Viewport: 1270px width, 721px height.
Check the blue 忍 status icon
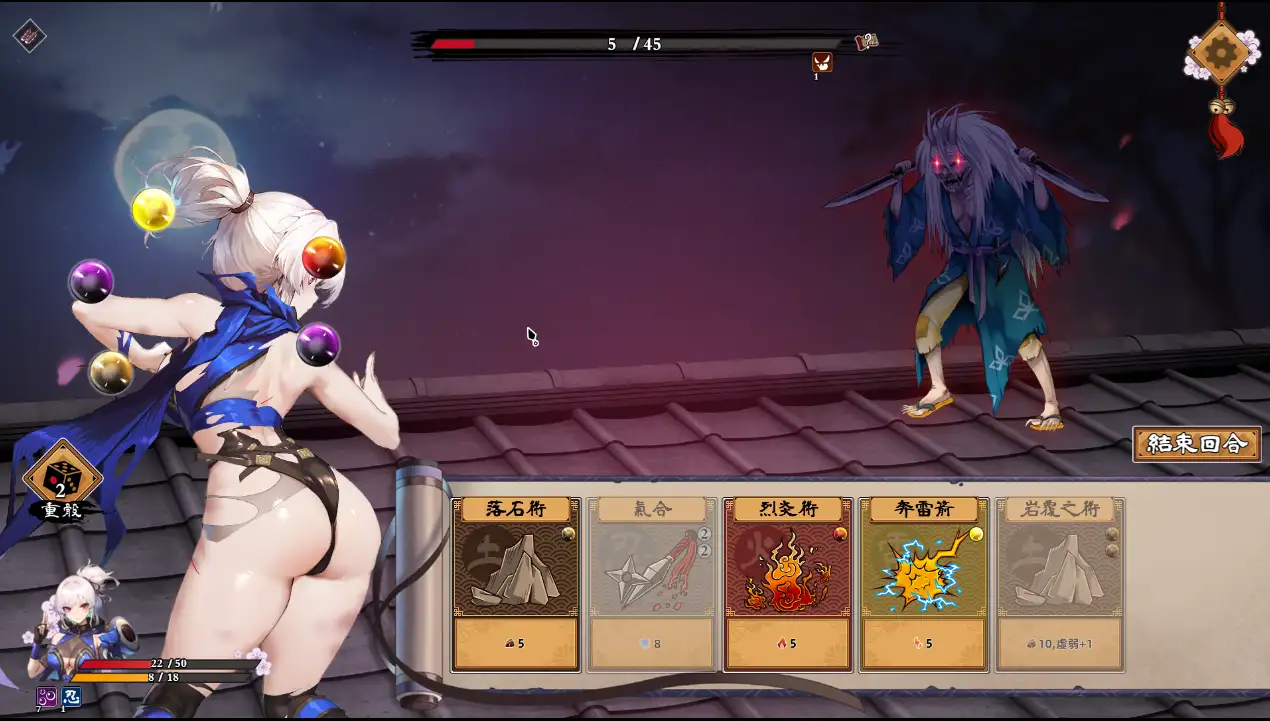click(71, 697)
